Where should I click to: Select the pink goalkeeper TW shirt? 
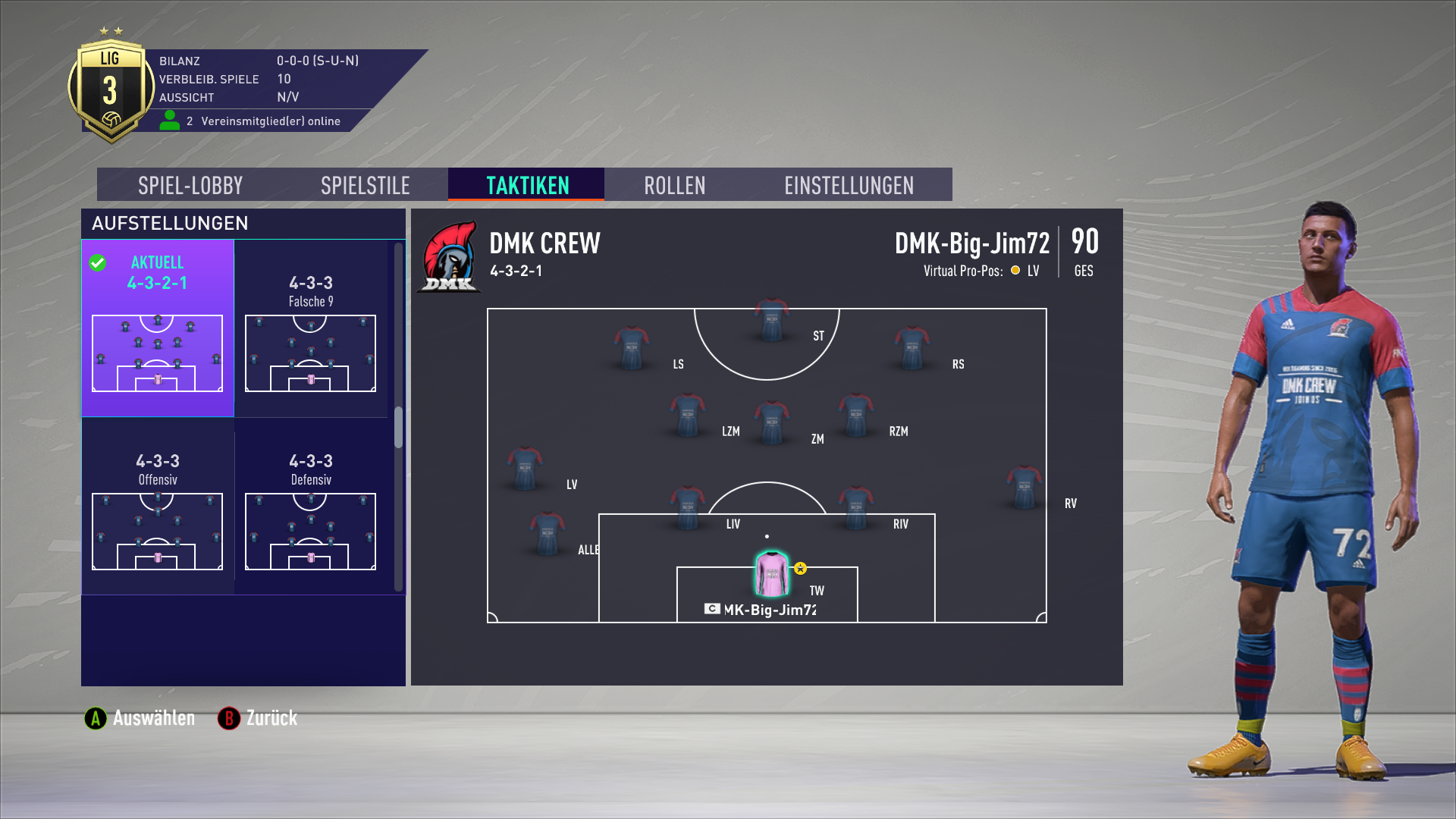772,574
